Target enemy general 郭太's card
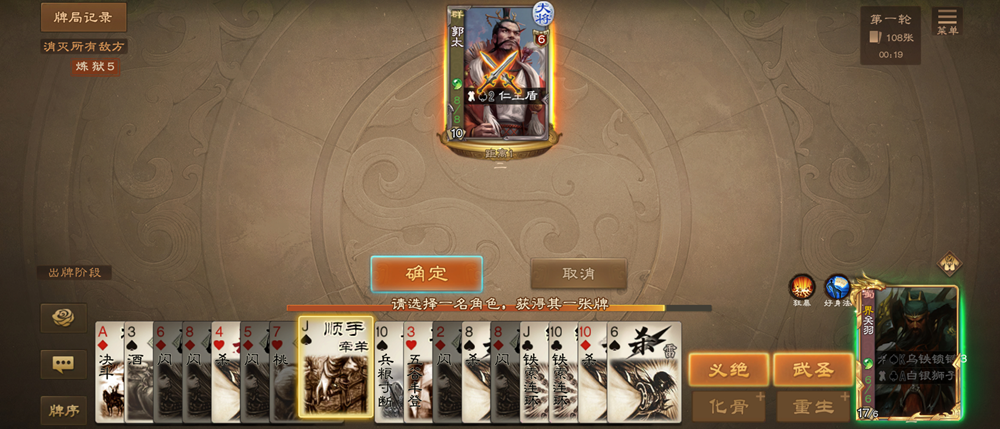Viewport: 1000px width, 429px height. (500, 75)
